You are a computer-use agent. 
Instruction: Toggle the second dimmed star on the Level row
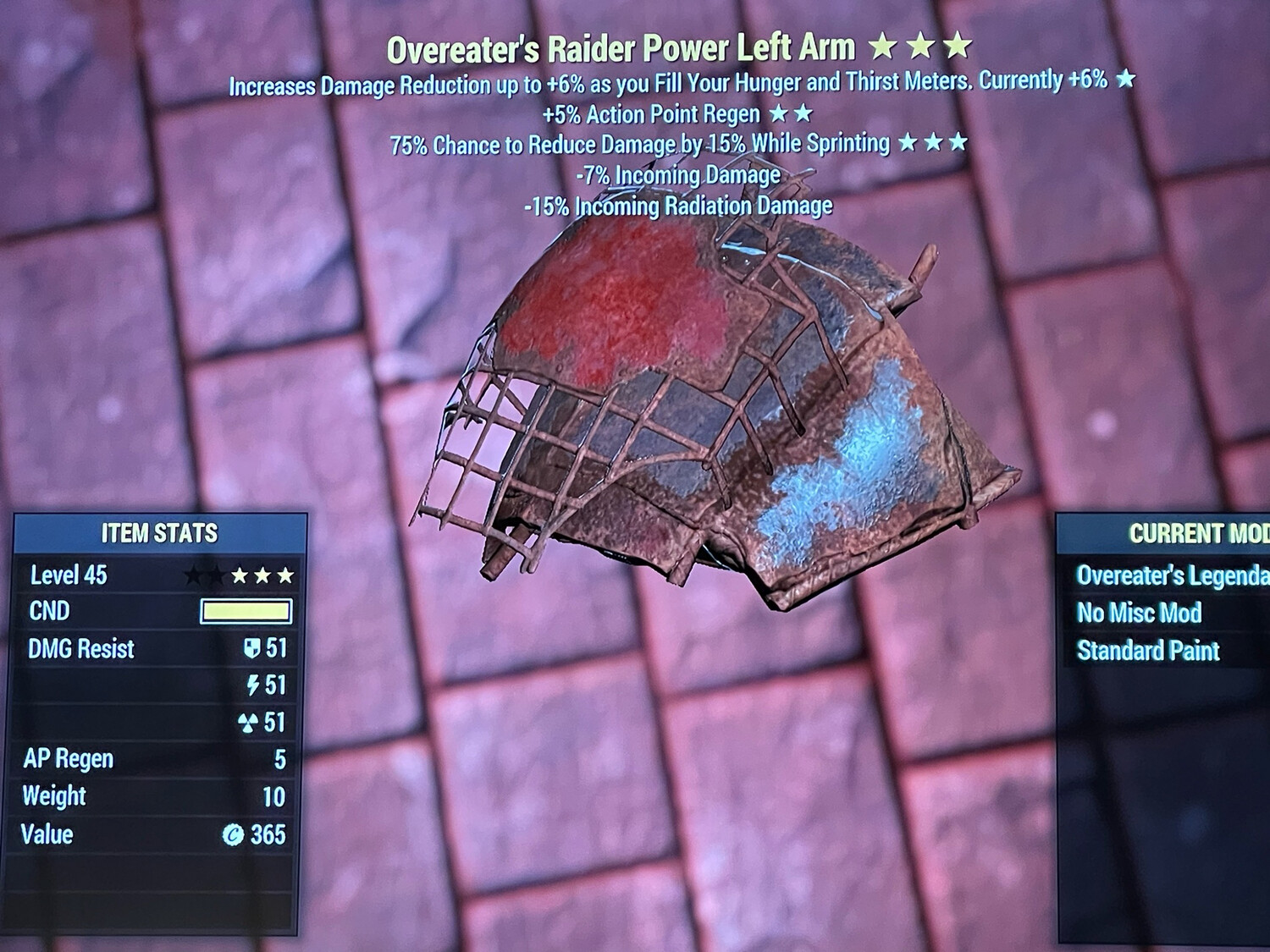click(x=218, y=575)
